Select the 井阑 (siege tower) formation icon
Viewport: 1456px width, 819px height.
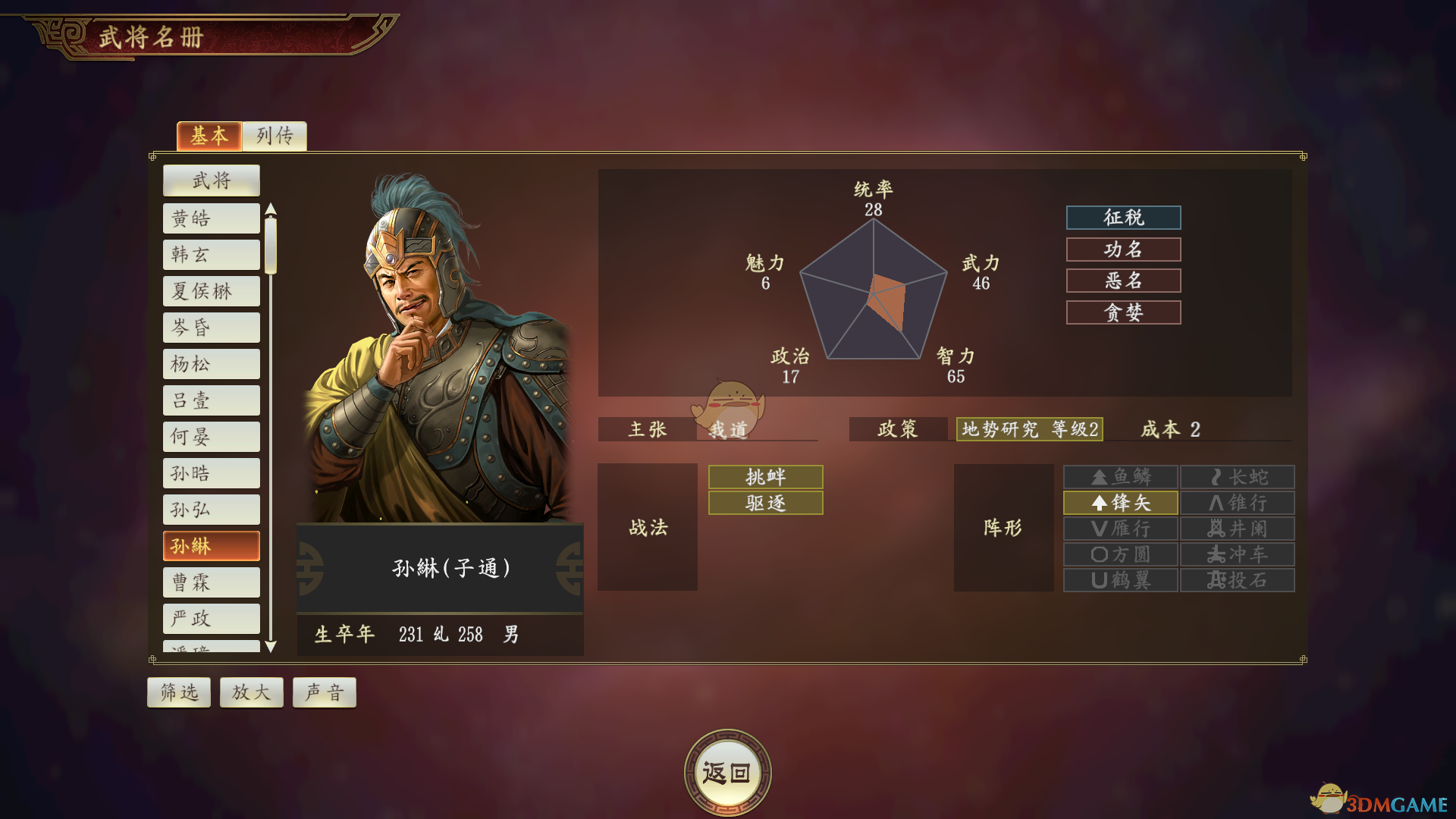(x=1237, y=529)
